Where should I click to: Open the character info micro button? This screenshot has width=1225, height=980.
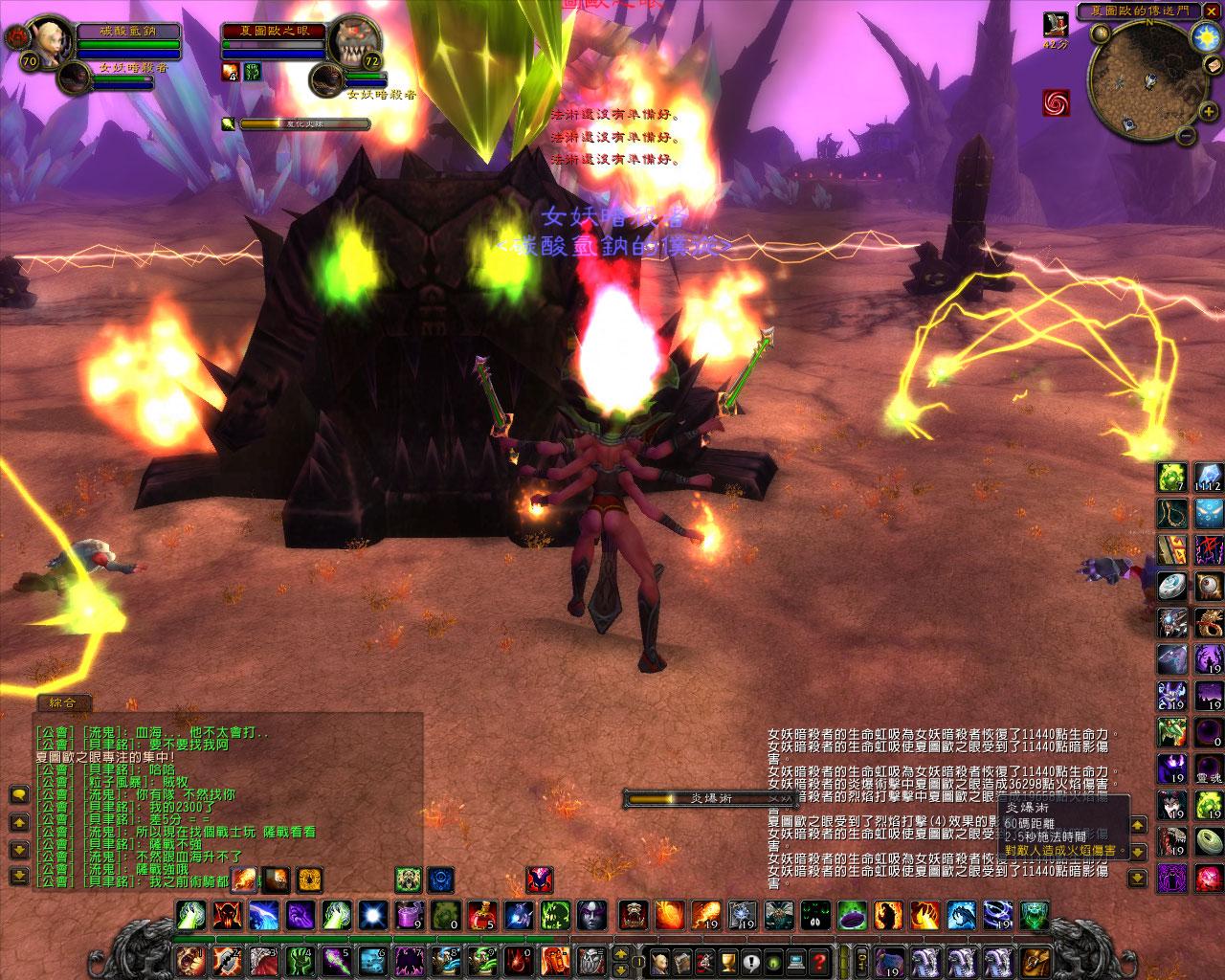(659, 961)
